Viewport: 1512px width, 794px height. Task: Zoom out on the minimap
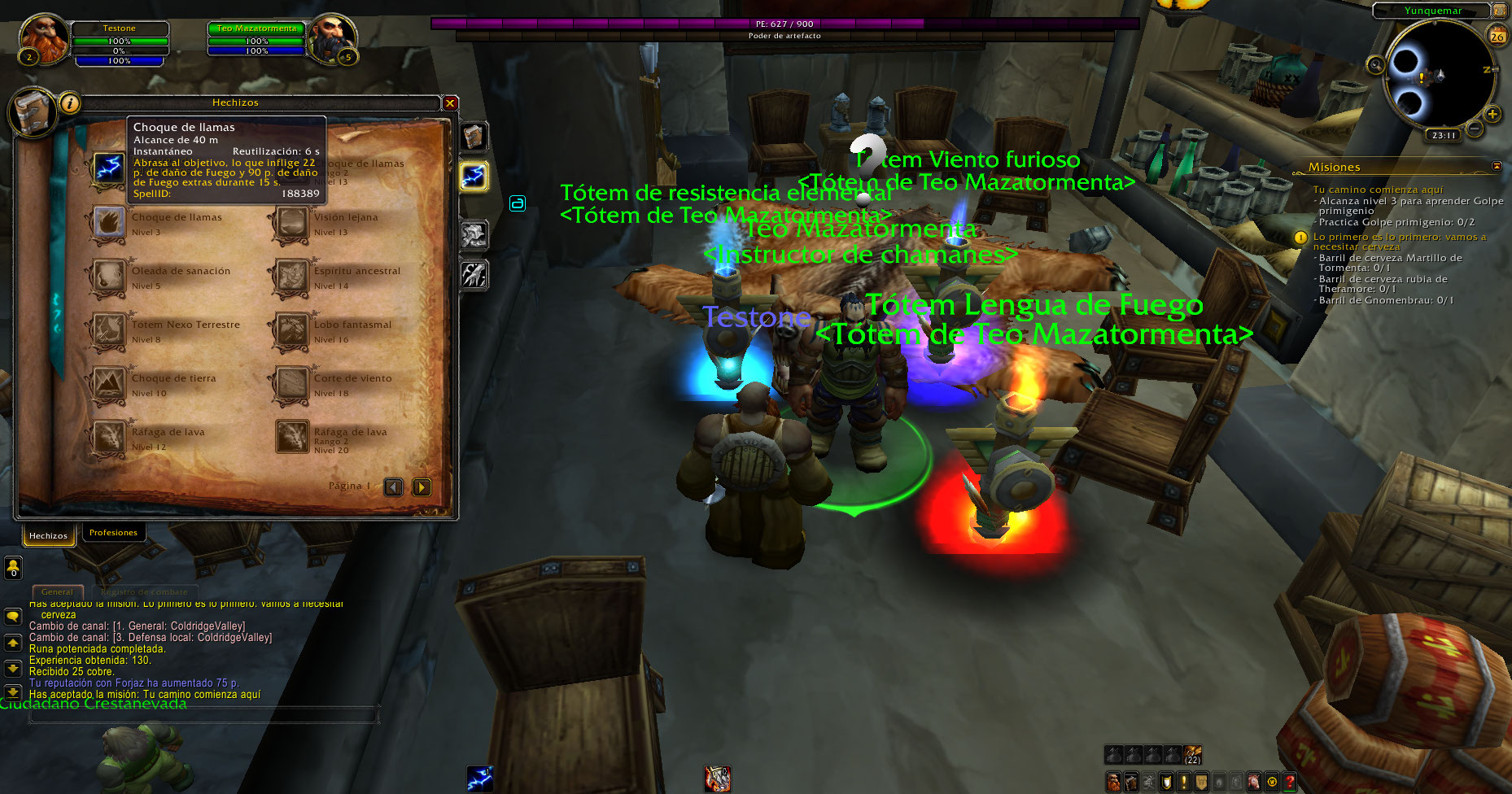pyautogui.click(x=1475, y=129)
